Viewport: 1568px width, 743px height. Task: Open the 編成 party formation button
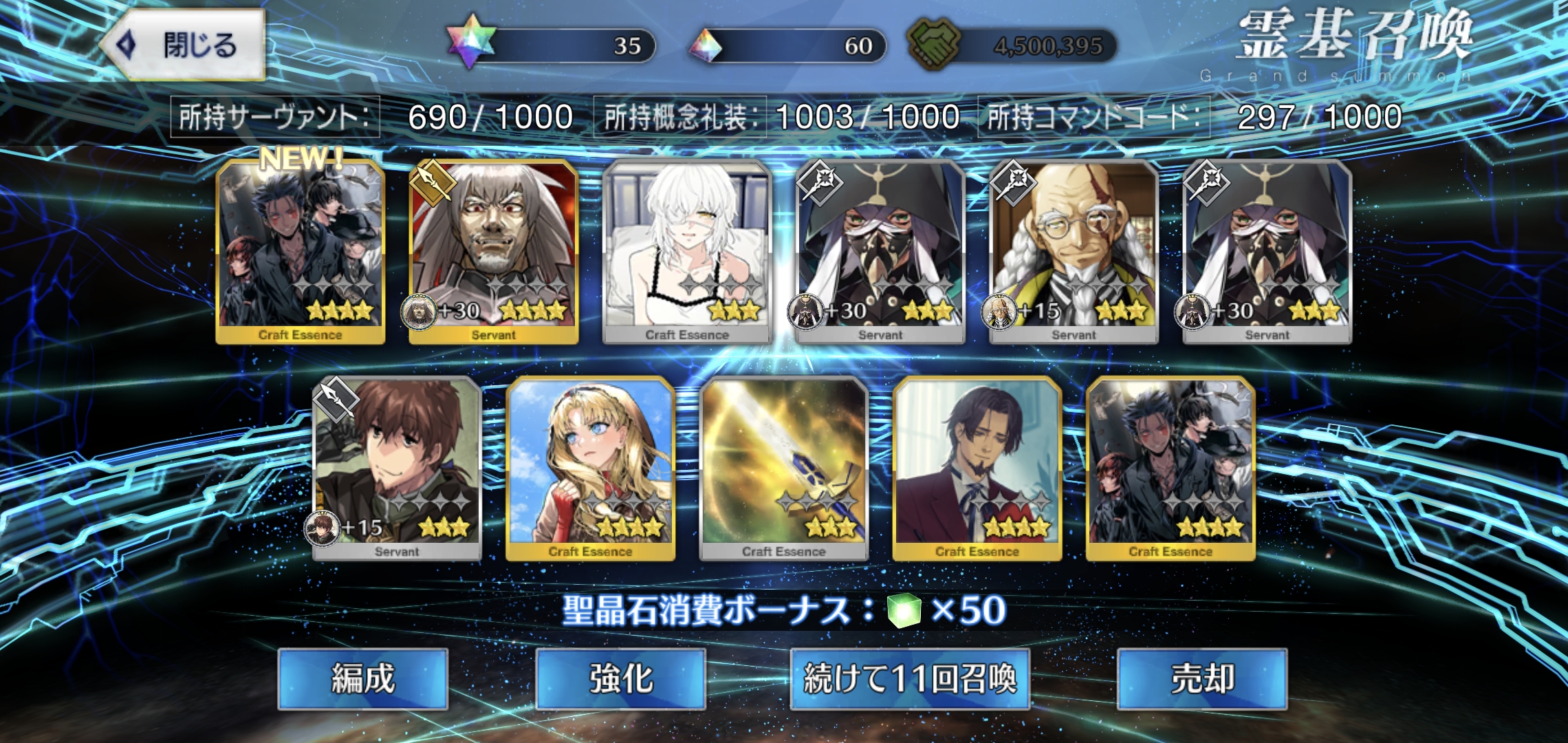[362, 679]
